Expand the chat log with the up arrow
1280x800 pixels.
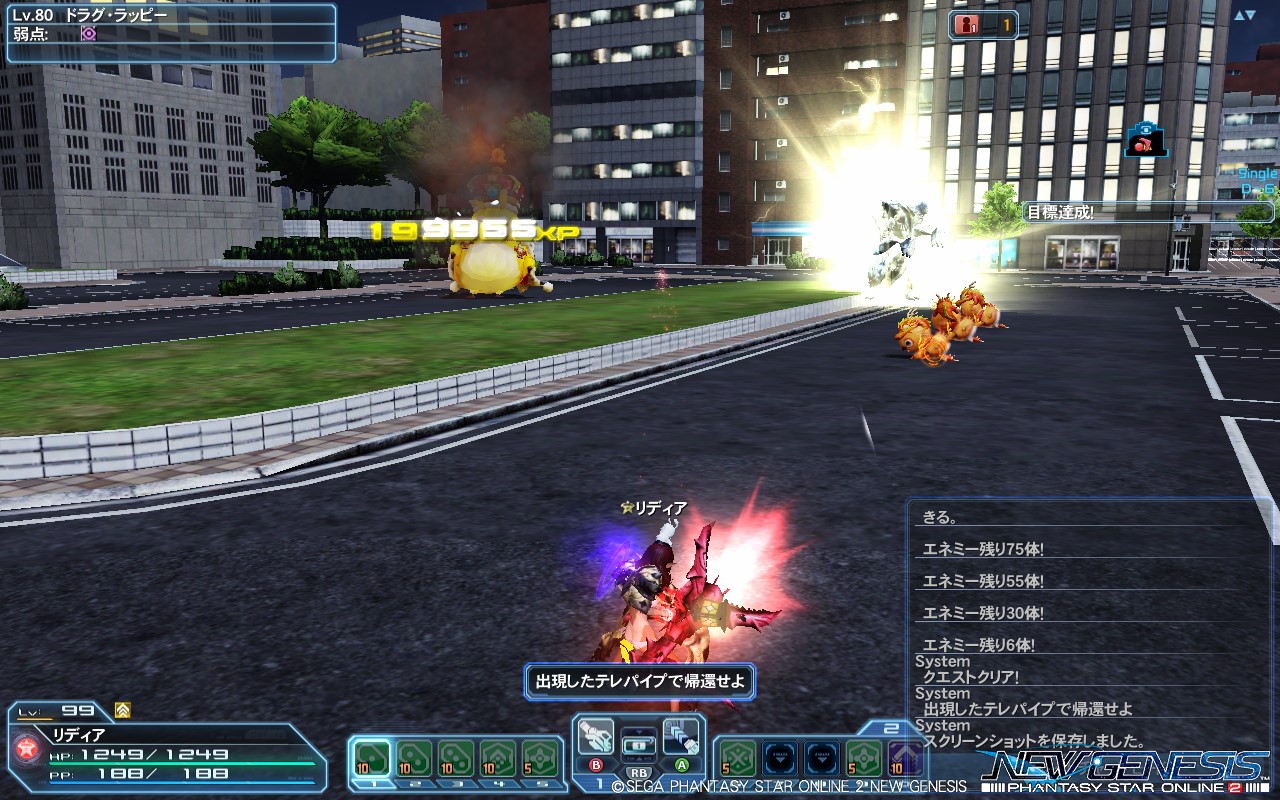click(x=1237, y=14)
